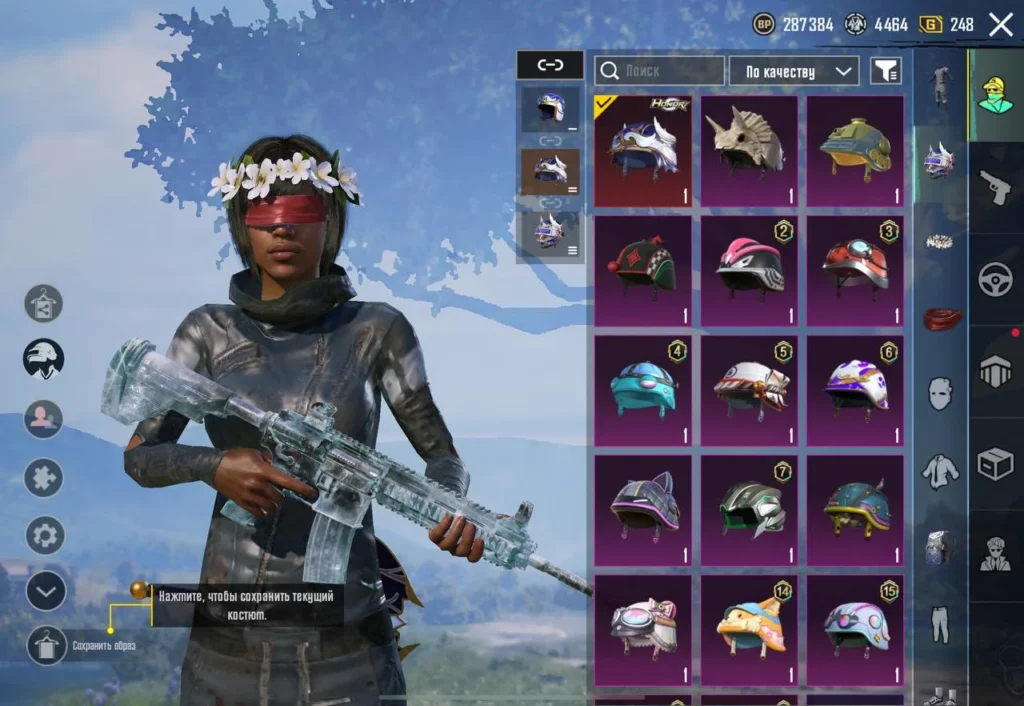Open the По качеству sorting dropdown
1024x706 pixels.
coord(794,71)
